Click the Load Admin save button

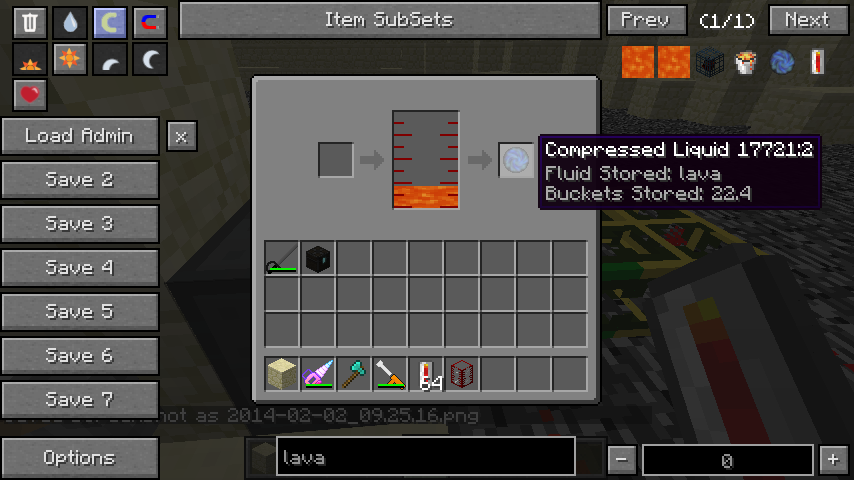click(x=80, y=136)
